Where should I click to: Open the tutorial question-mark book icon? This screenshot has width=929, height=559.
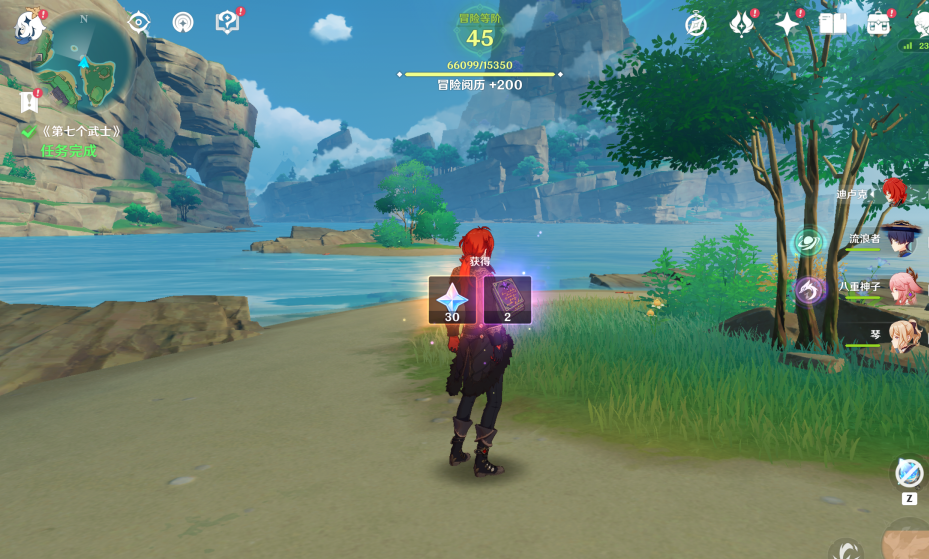[x=228, y=22]
